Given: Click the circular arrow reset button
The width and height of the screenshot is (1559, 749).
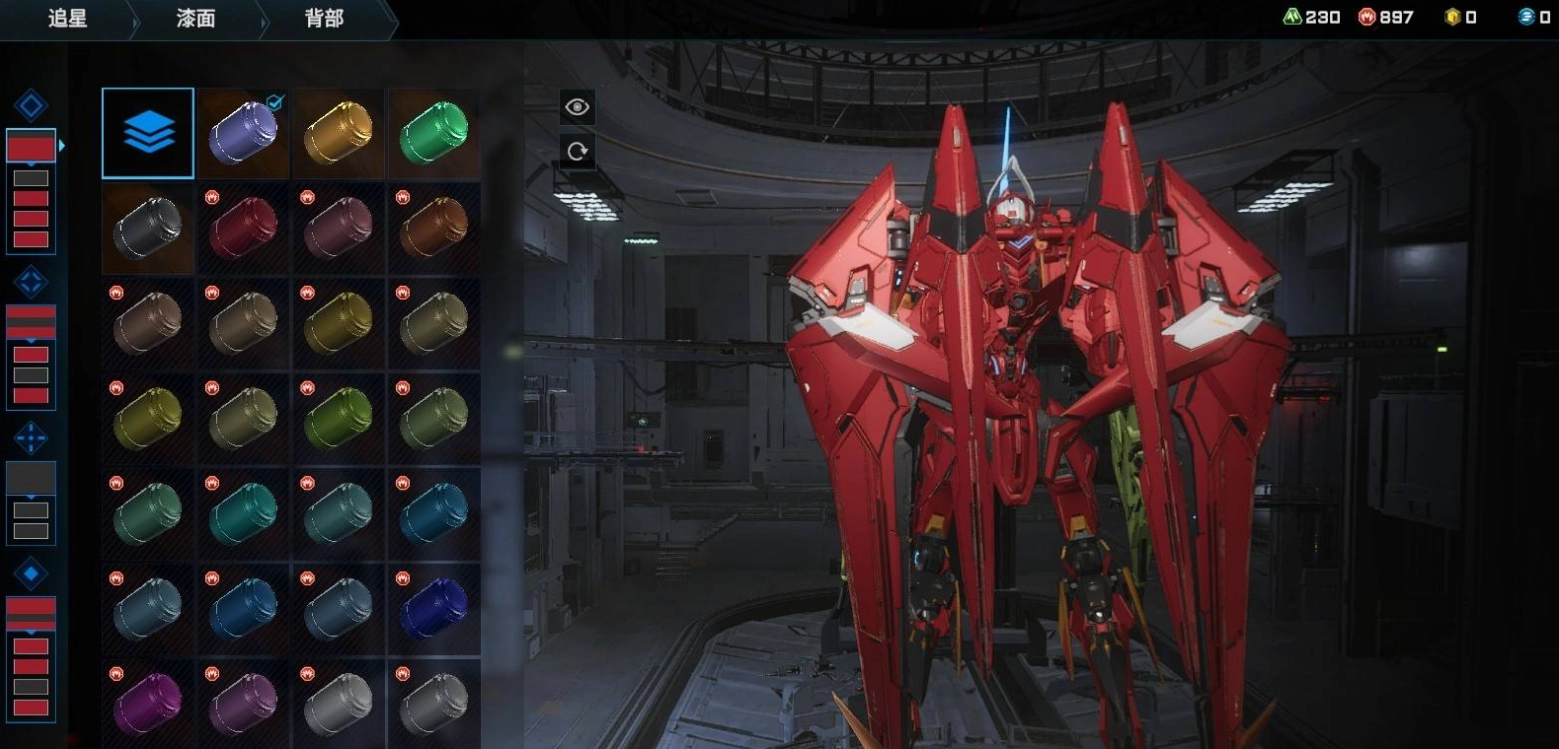Looking at the screenshot, I should click(577, 152).
